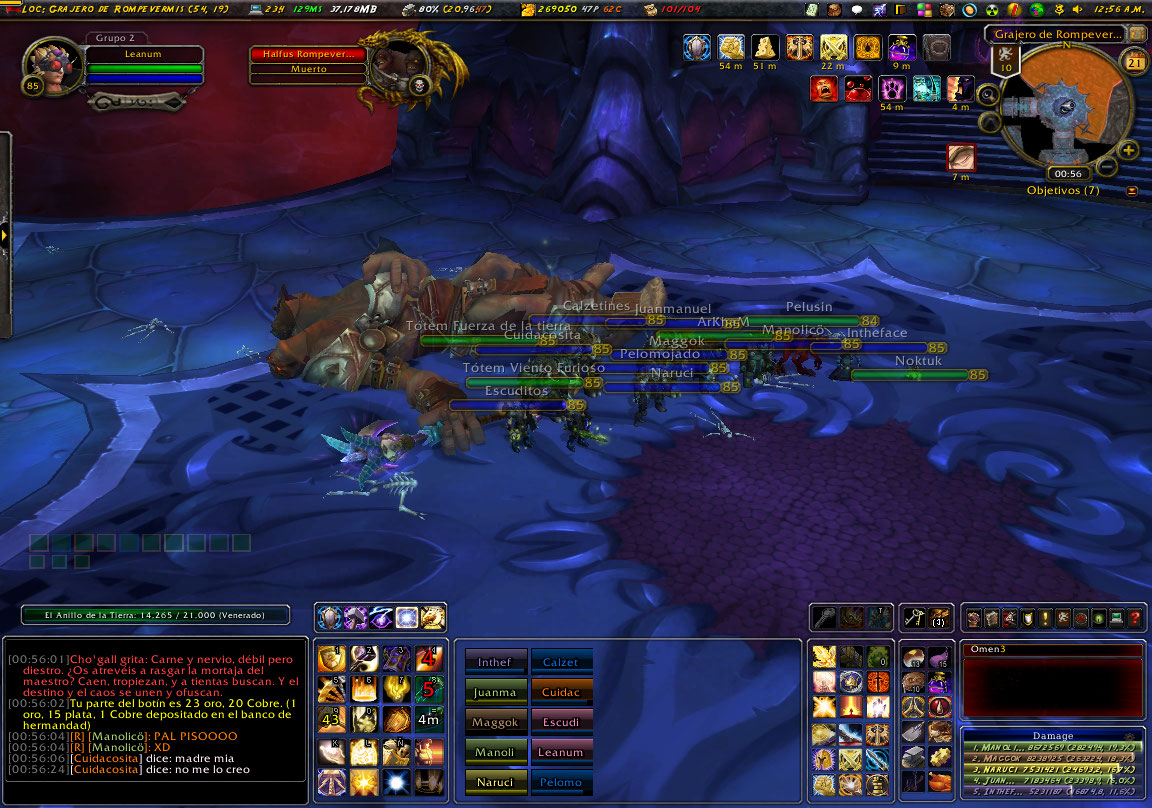Zoom in the minimap with plus button
The height and width of the screenshot is (808, 1152).
point(1129,150)
